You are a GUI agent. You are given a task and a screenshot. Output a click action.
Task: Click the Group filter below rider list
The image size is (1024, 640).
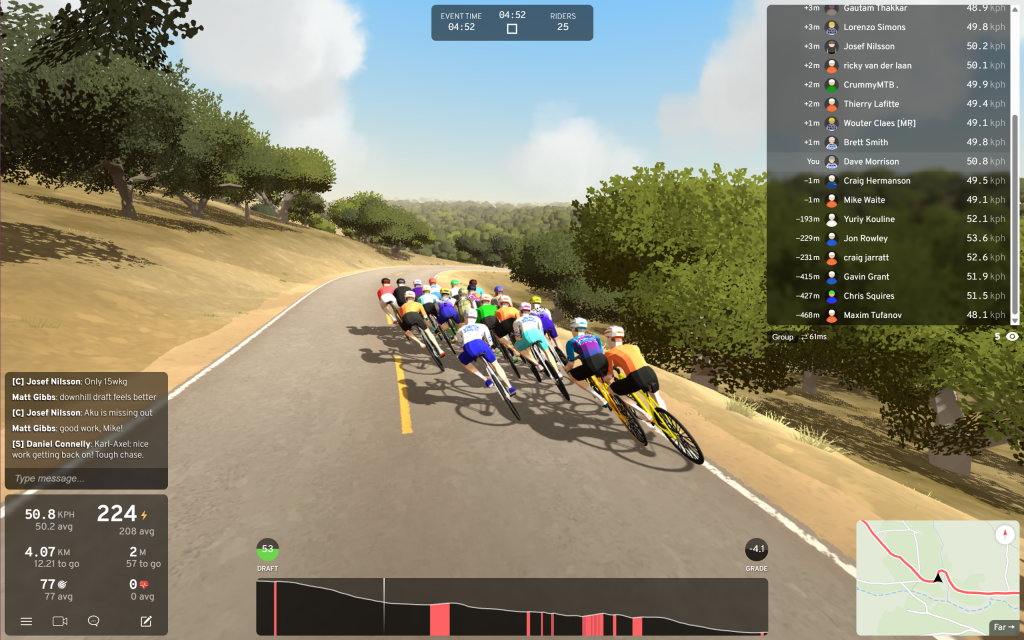click(783, 337)
